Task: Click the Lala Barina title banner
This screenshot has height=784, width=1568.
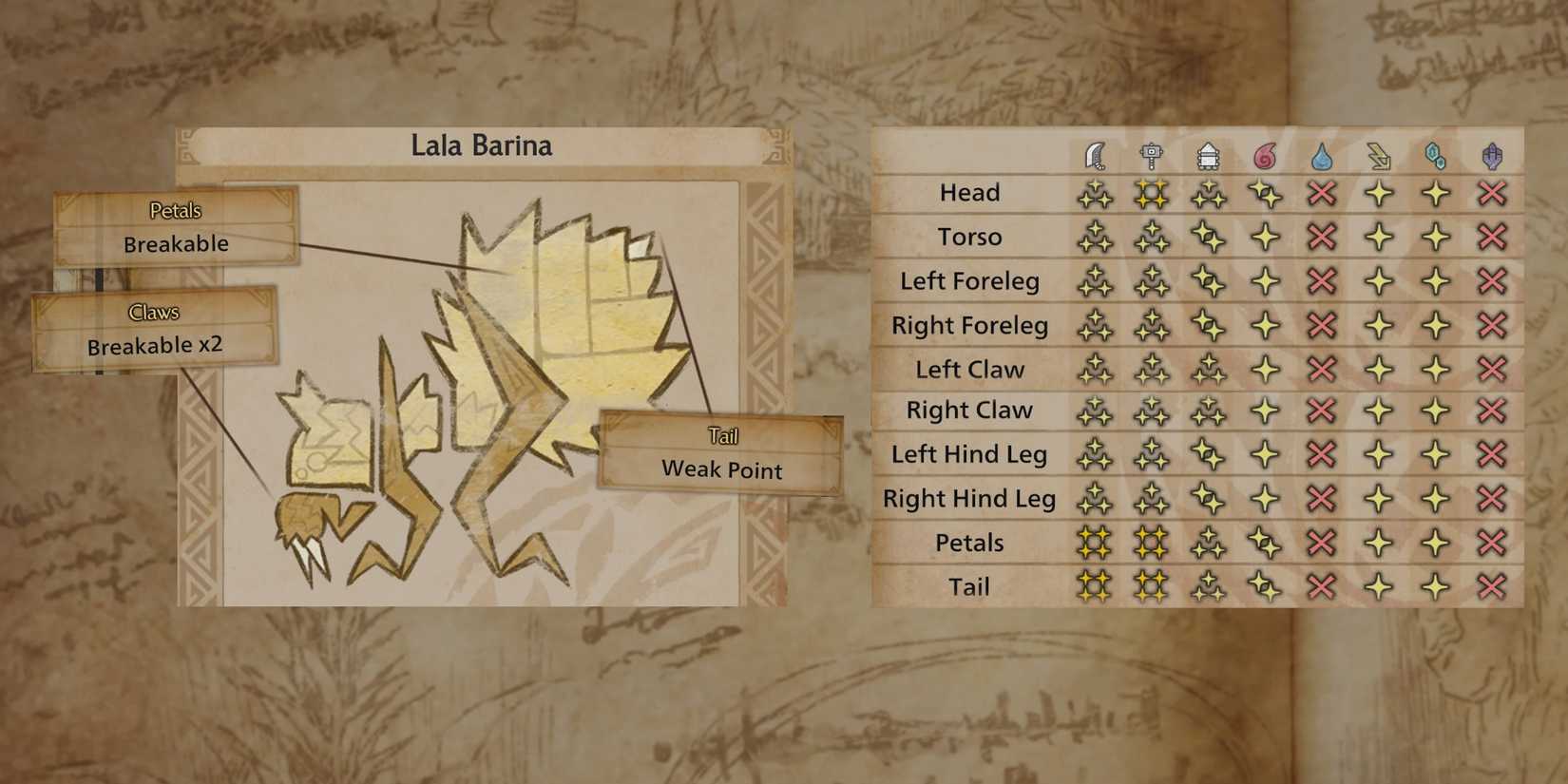Action: (x=483, y=145)
